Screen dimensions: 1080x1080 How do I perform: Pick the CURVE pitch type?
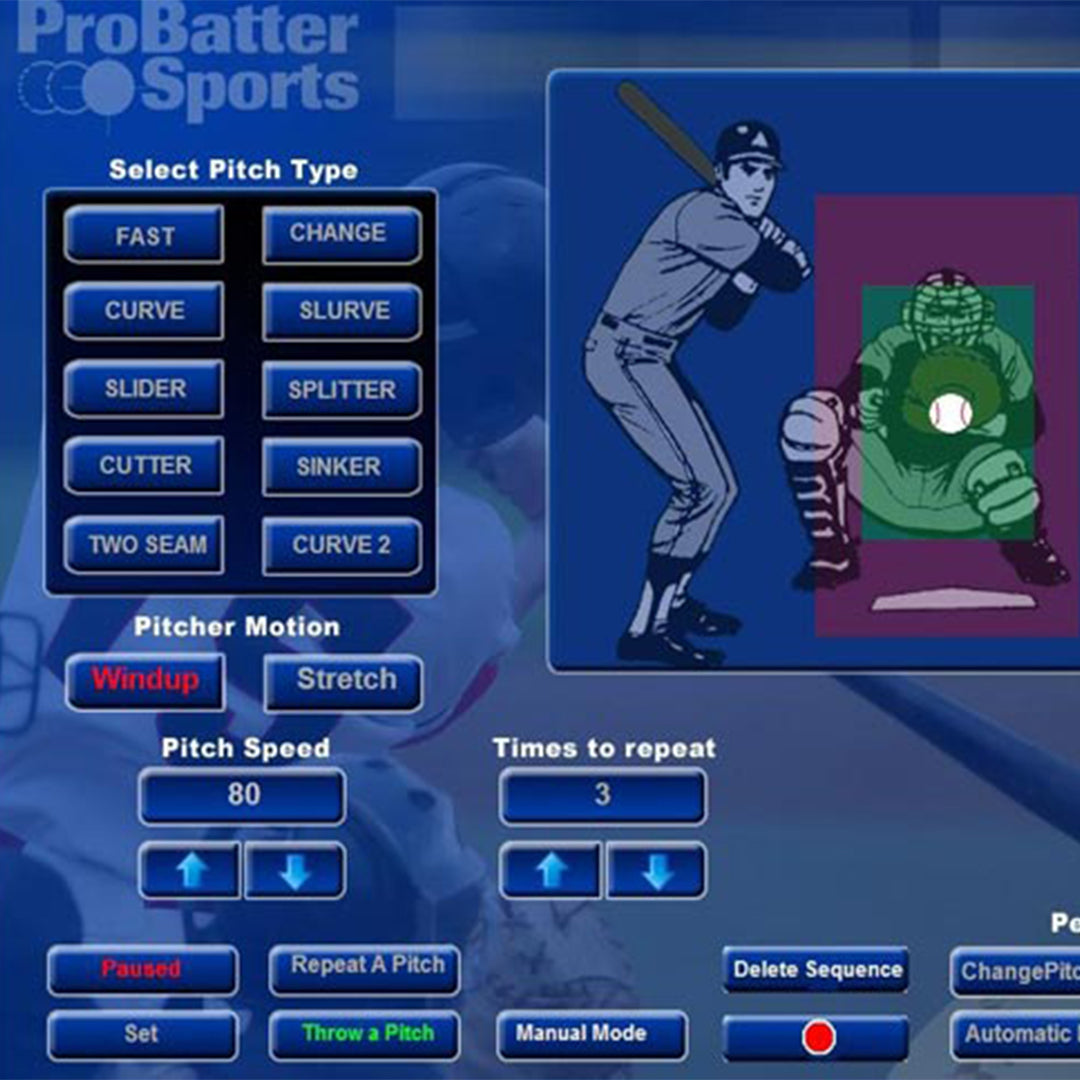click(144, 311)
